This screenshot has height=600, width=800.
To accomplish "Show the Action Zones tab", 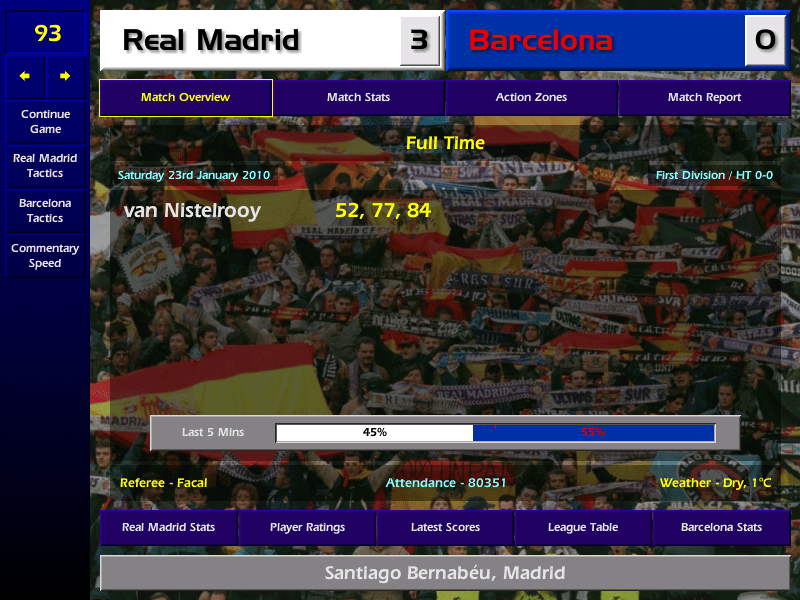I will (531, 97).
